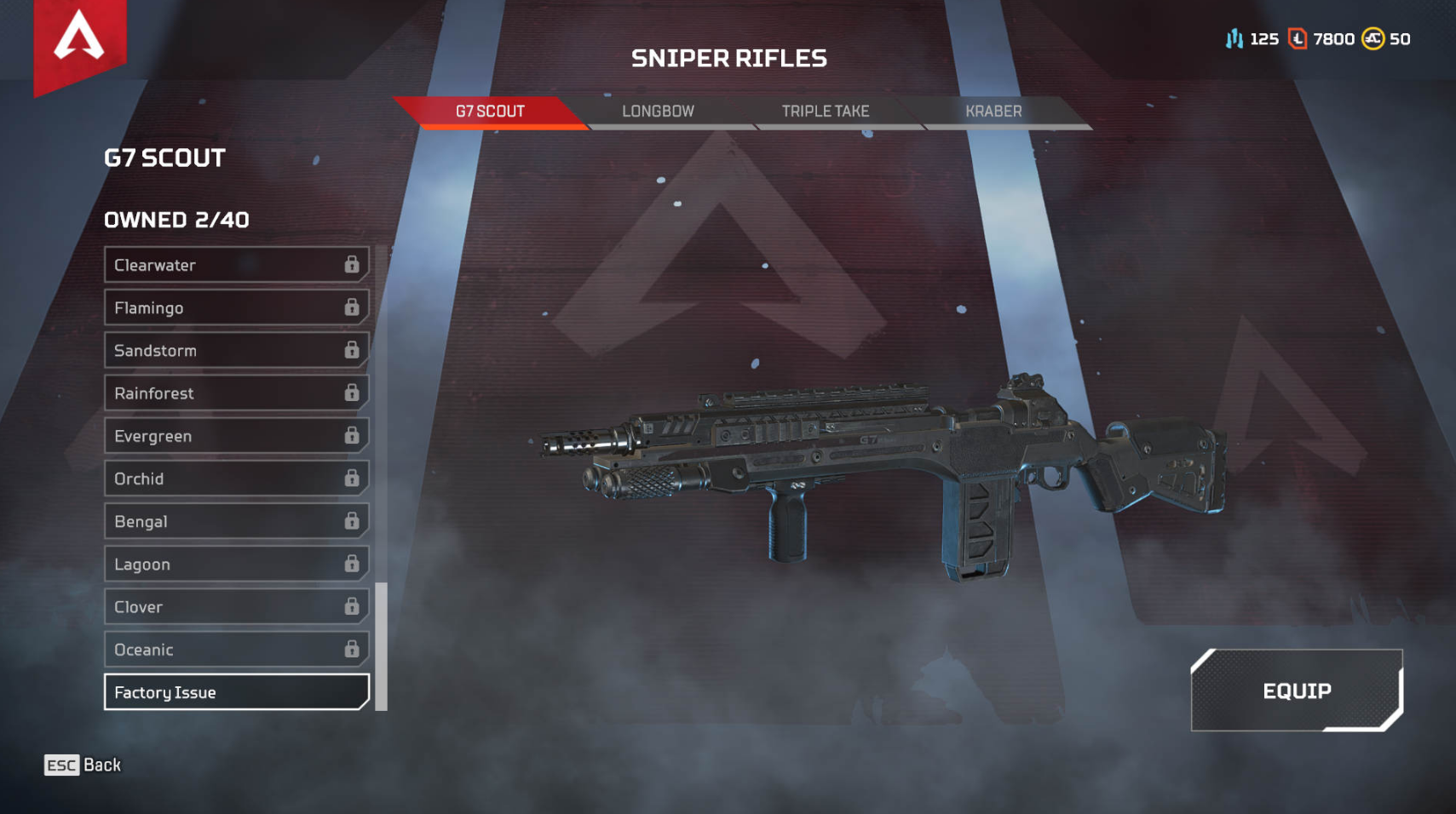Select the Lagoon skin
The width and height of the screenshot is (1456, 814).
coord(236,564)
